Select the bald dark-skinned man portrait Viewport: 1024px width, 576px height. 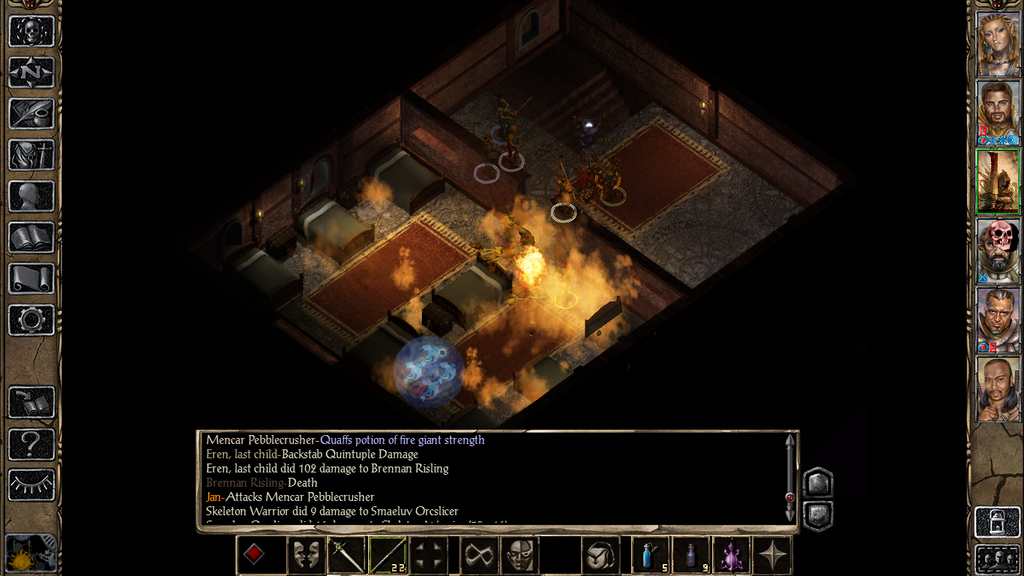pyautogui.click(x=998, y=388)
